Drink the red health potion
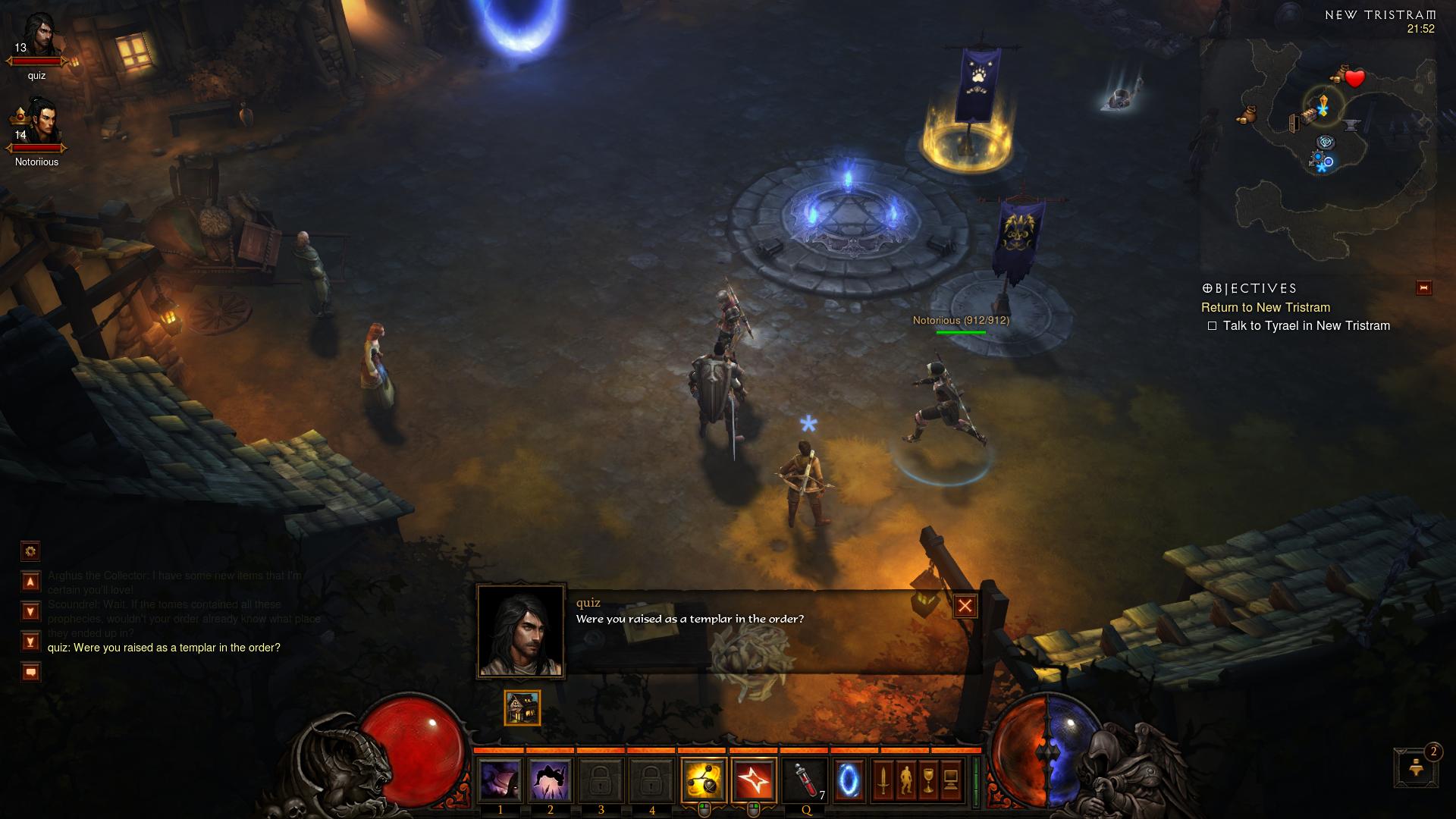The image size is (1456, 819). [x=805, y=780]
